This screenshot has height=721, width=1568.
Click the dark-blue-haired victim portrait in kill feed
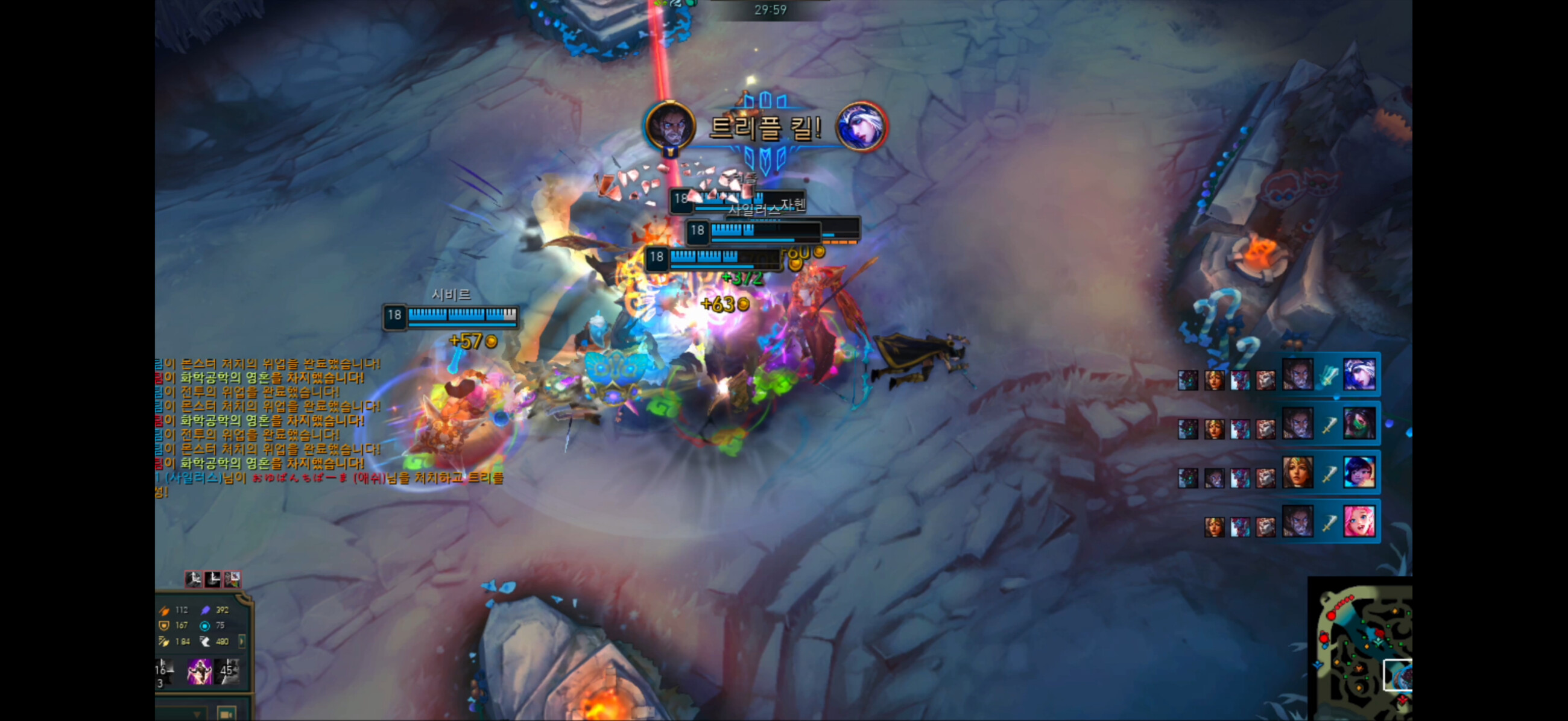click(x=1358, y=472)
